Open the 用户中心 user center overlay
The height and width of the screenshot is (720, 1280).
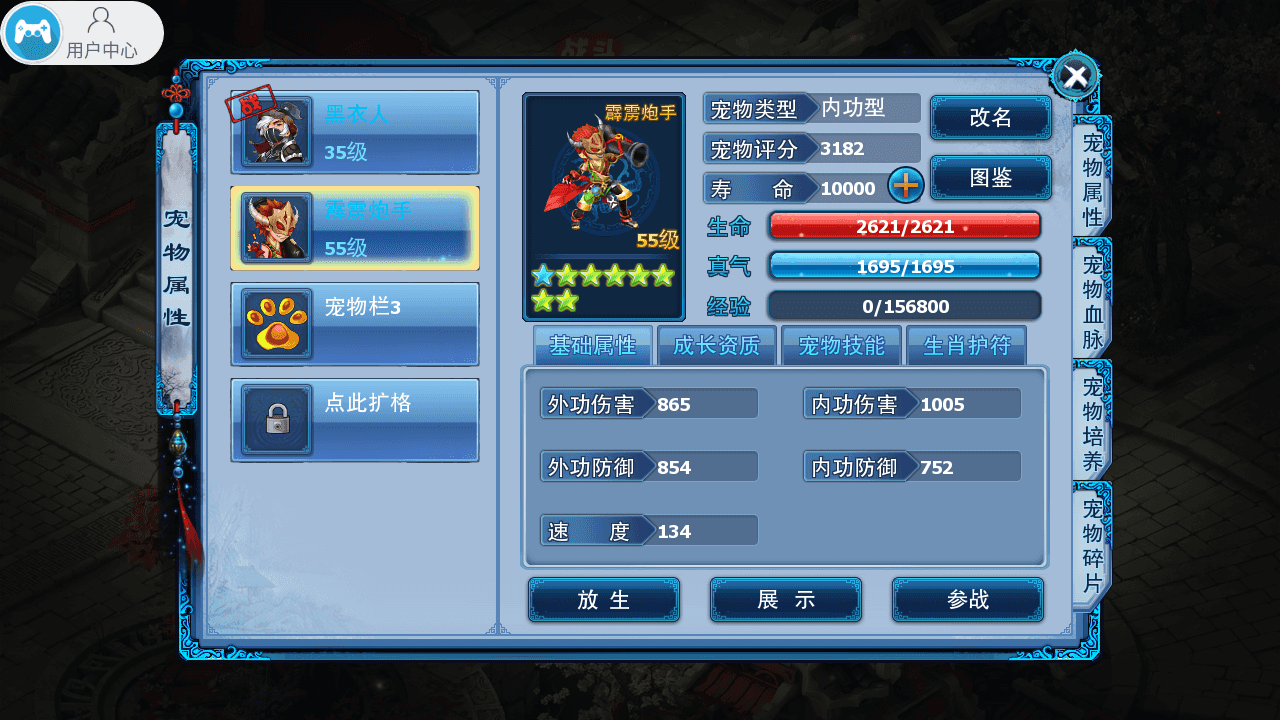(82, 32)
